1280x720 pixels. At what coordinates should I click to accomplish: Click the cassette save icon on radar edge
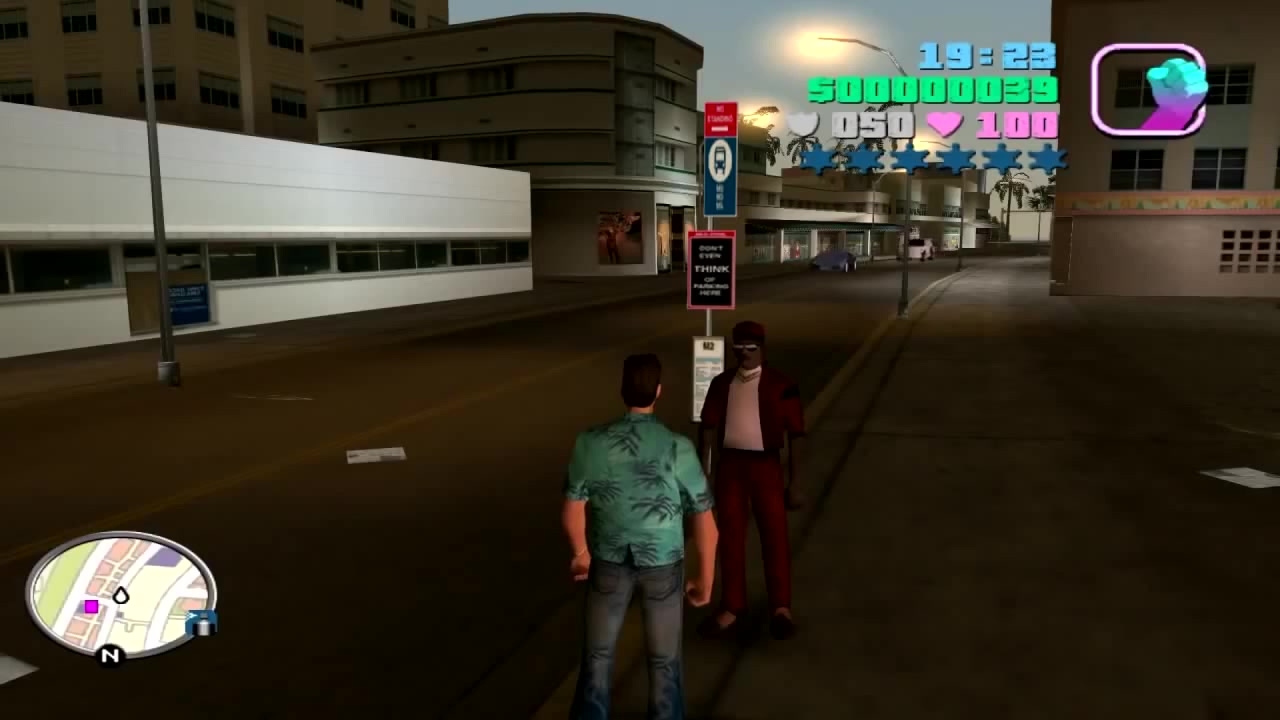coord(202,623)
